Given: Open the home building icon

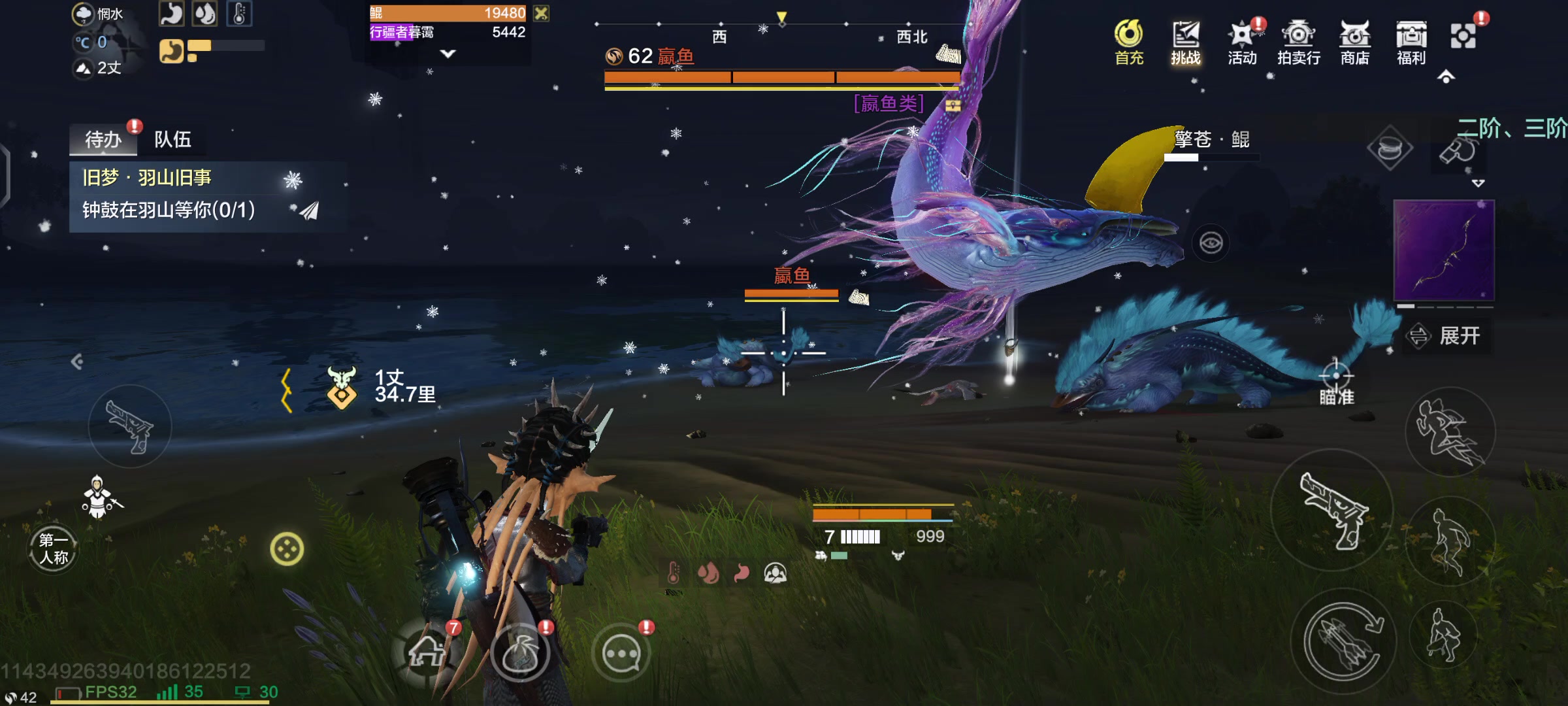Looking at the screenshot, I should [x=426, y=652].
